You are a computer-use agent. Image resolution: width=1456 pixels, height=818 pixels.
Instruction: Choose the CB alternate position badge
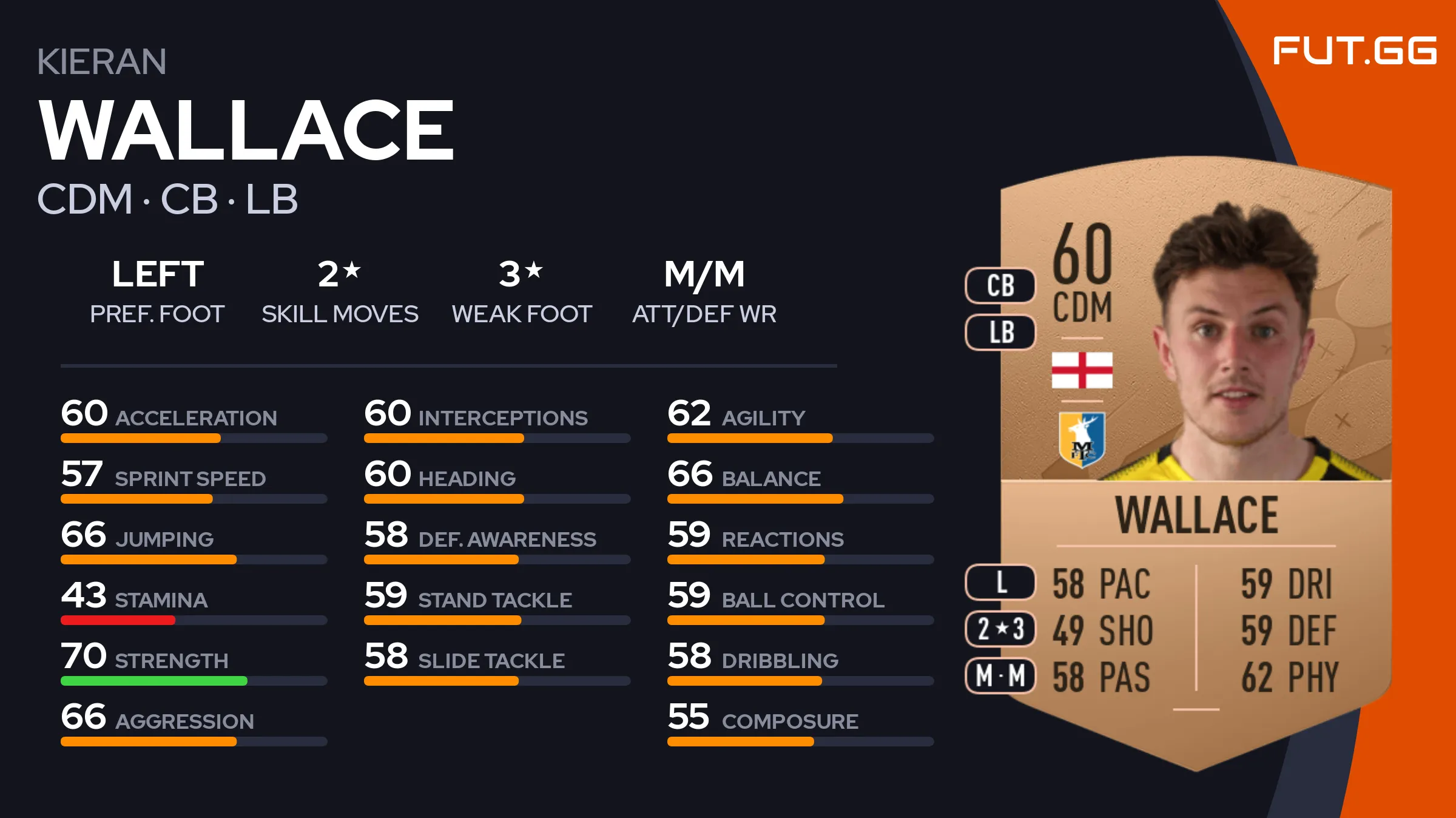point(1000,285)
